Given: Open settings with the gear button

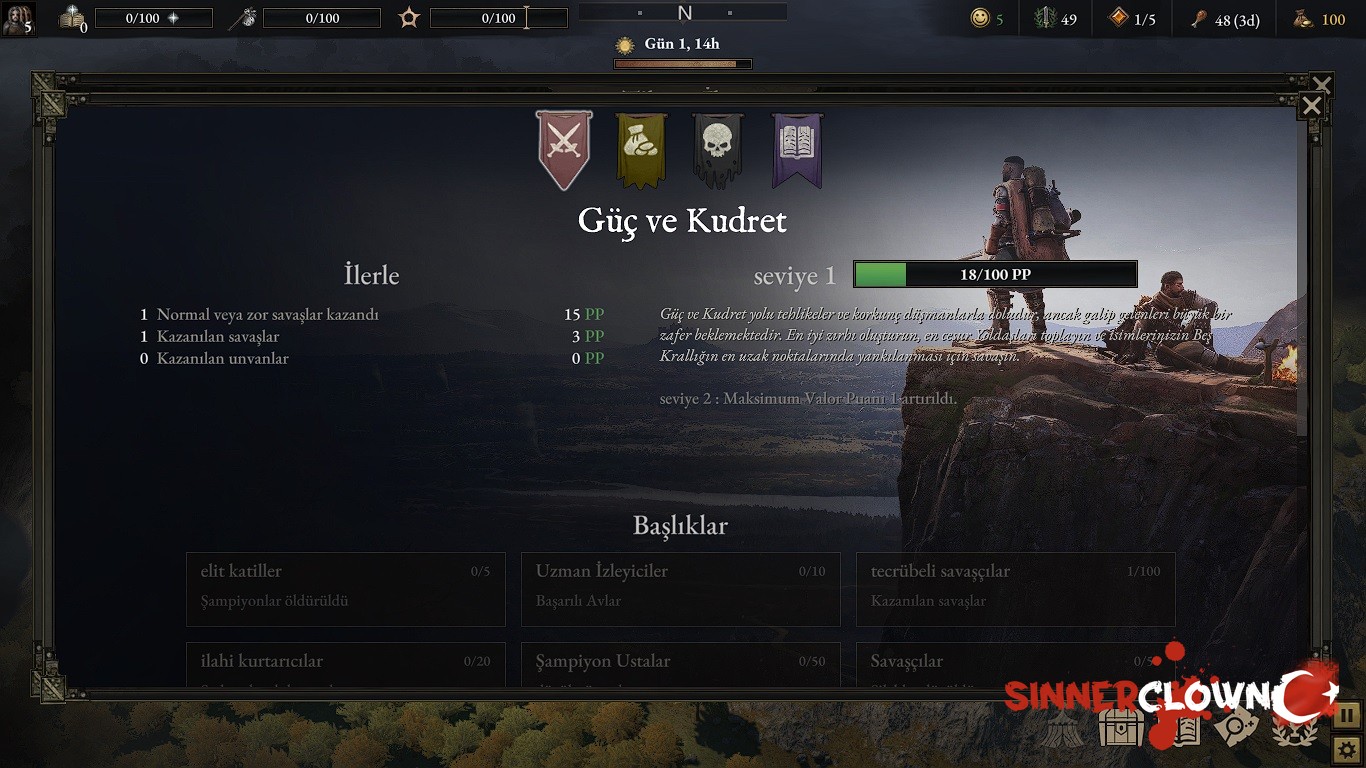Looking at the screenshot, I should 1347,747.
